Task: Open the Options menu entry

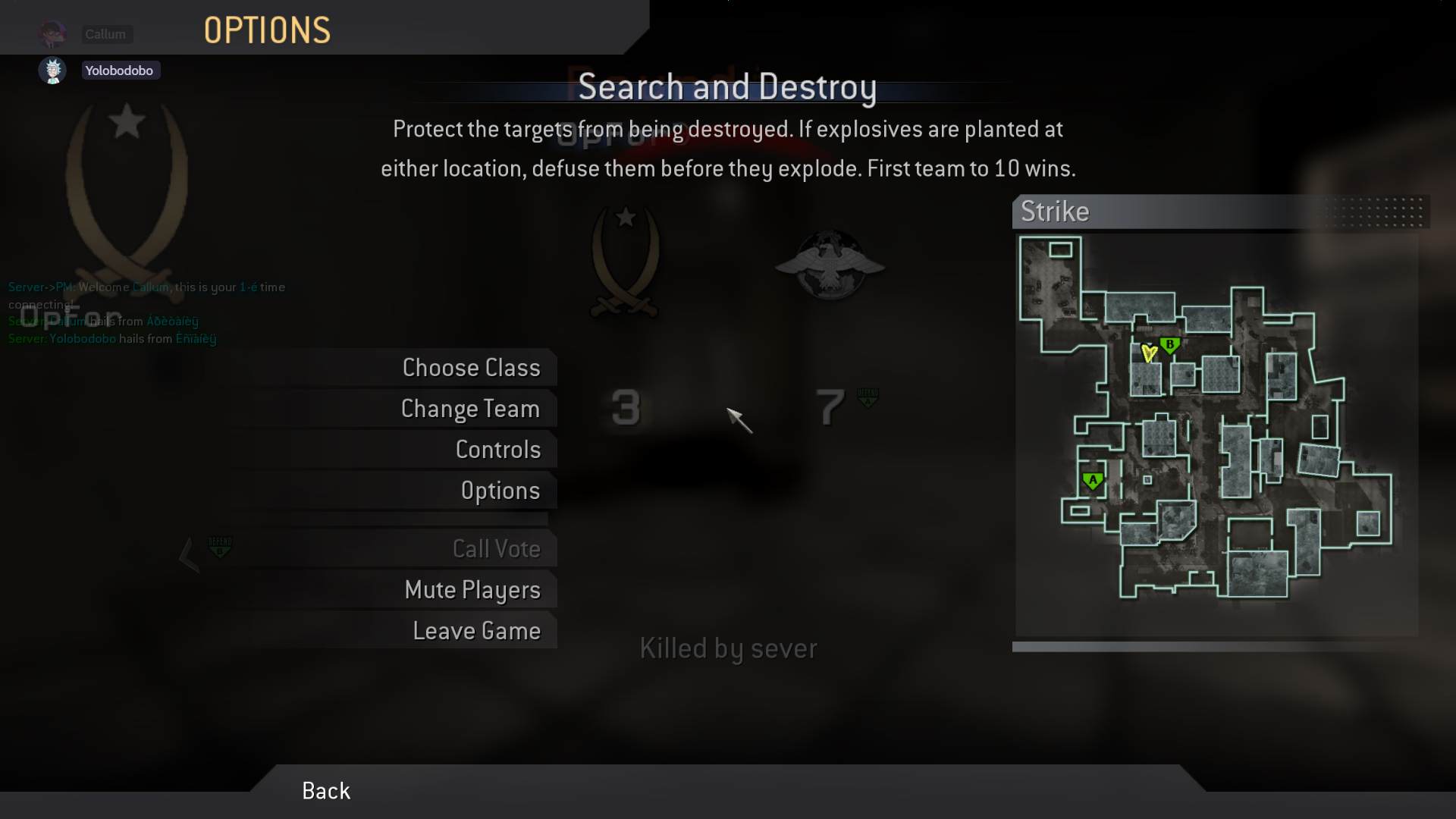Action: (500, 490)
